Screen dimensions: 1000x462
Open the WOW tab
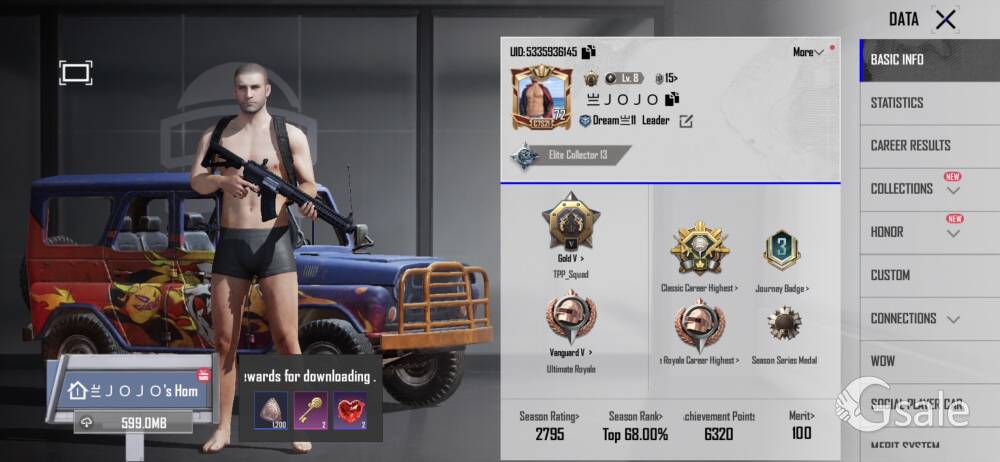point(883,361)
